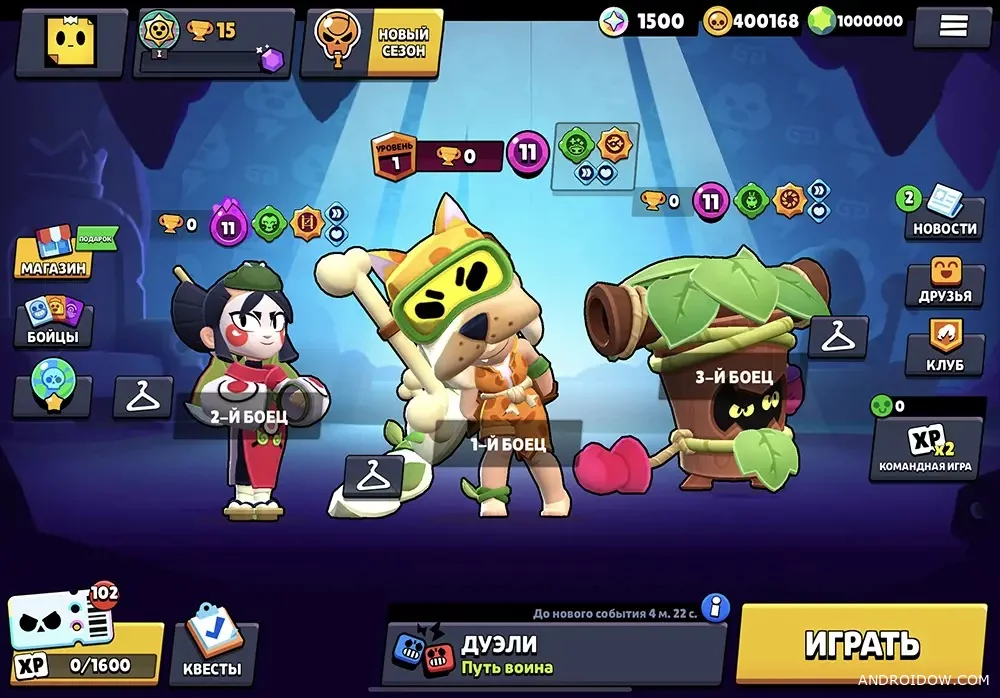The height and width of the screenshot is (698, 1000).
Task: Open the globe and star icon button
Action: 50,397
